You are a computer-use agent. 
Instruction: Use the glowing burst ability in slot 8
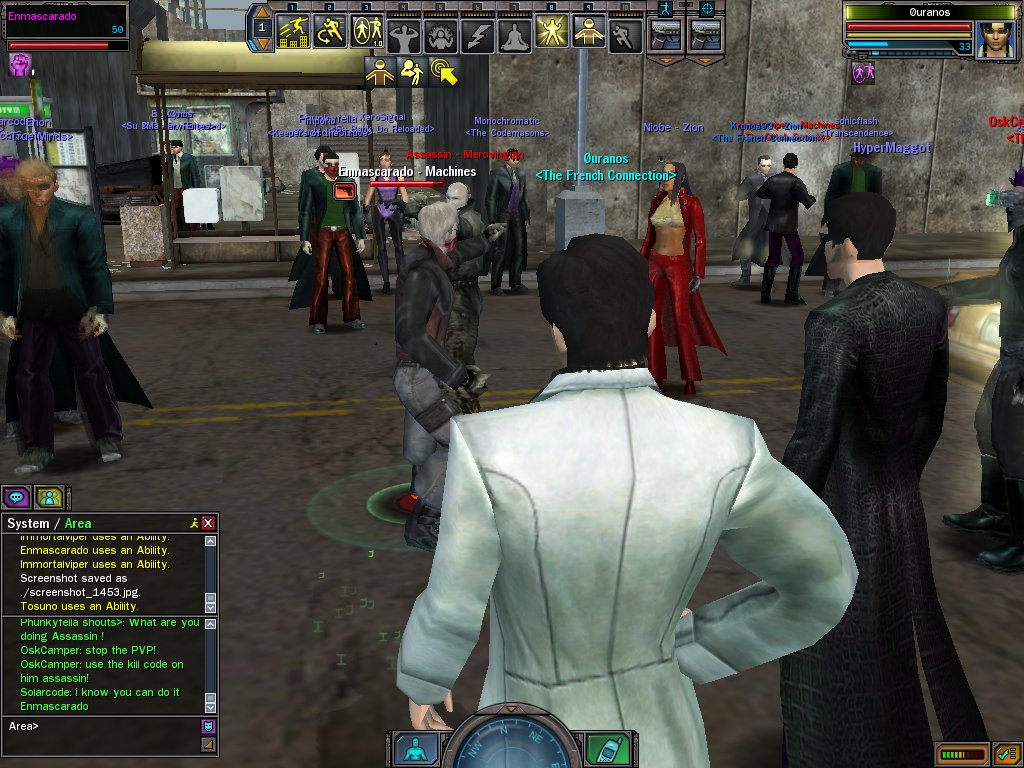[x=551, y=32]
